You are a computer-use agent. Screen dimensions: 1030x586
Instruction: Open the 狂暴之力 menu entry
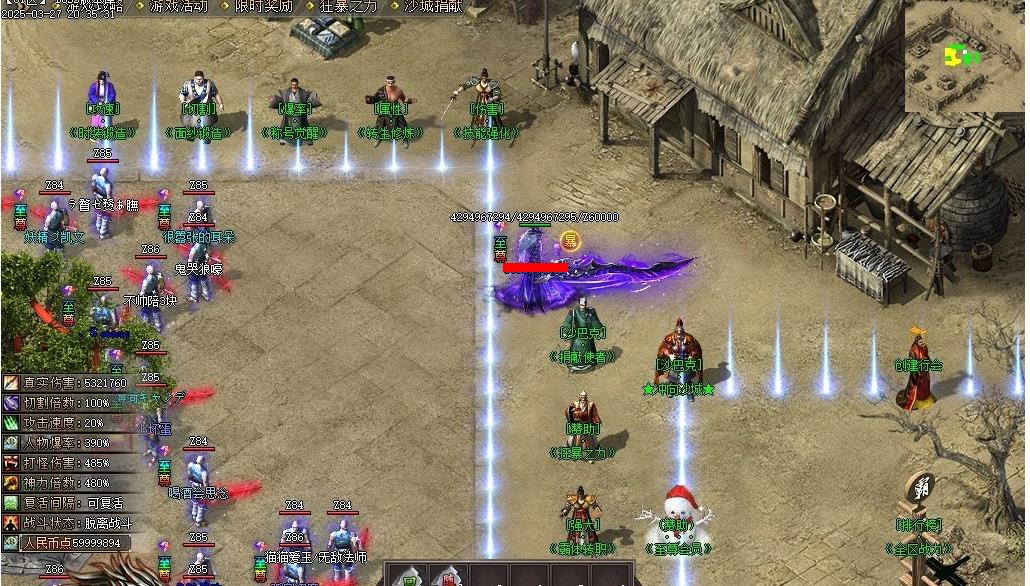348,6
